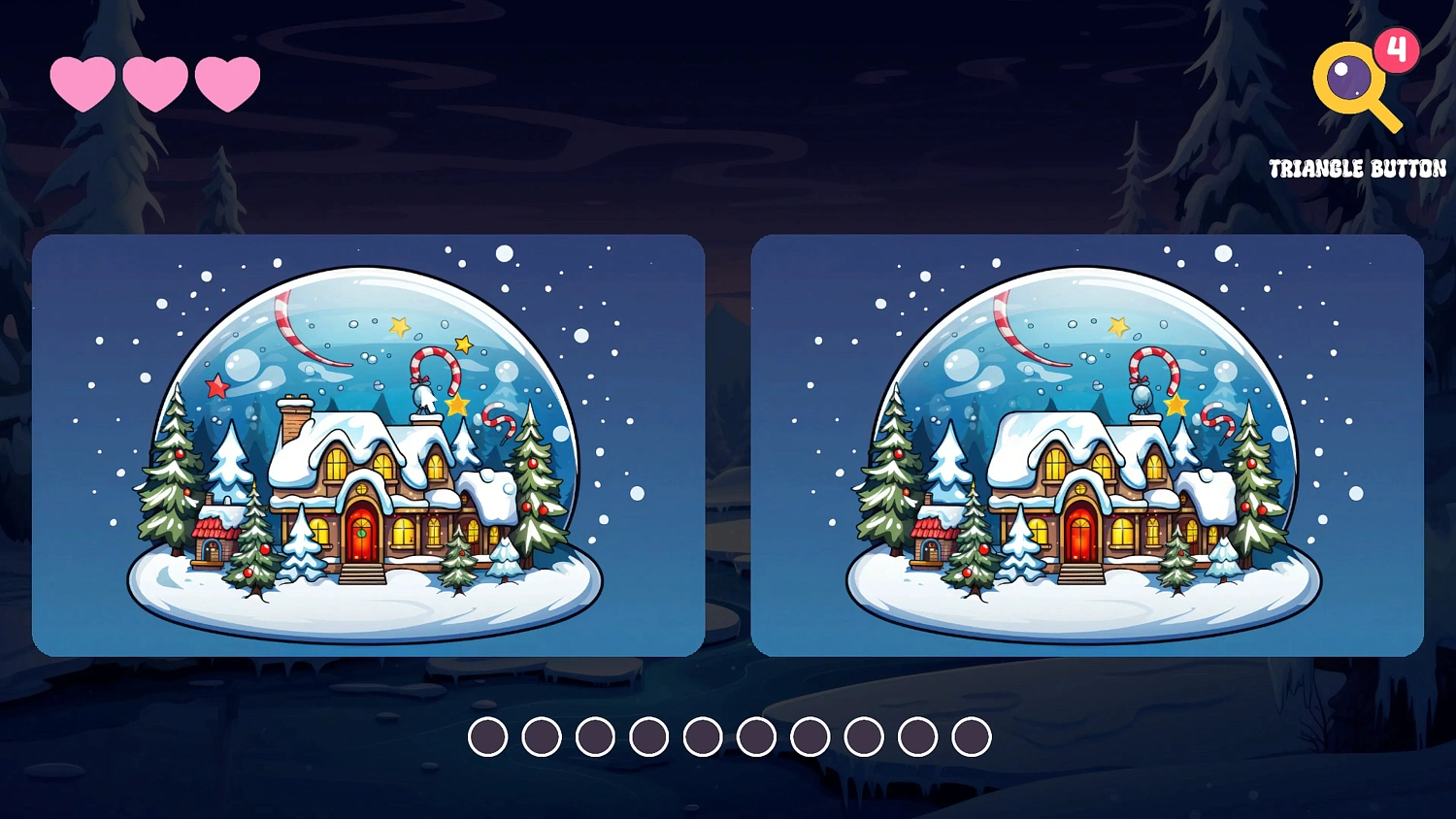Viewport: 1456px width, 819px height.
Task: Click the first progress dot
Action: coord(490,736)
